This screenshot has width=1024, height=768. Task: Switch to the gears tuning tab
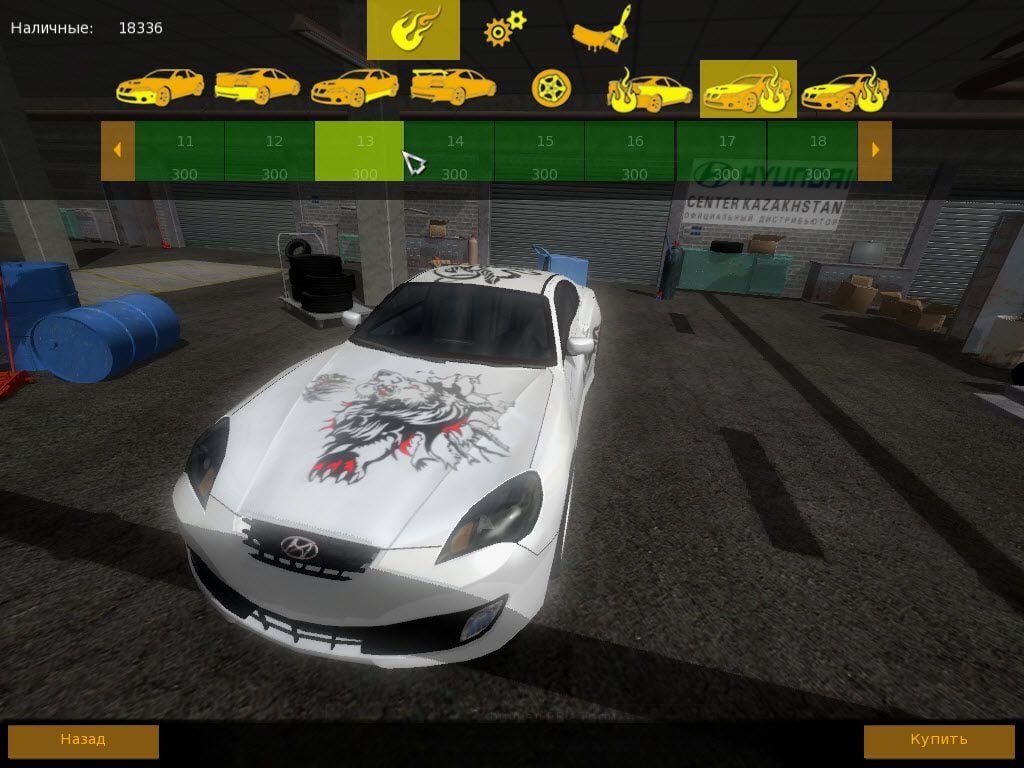pos(504,30)
